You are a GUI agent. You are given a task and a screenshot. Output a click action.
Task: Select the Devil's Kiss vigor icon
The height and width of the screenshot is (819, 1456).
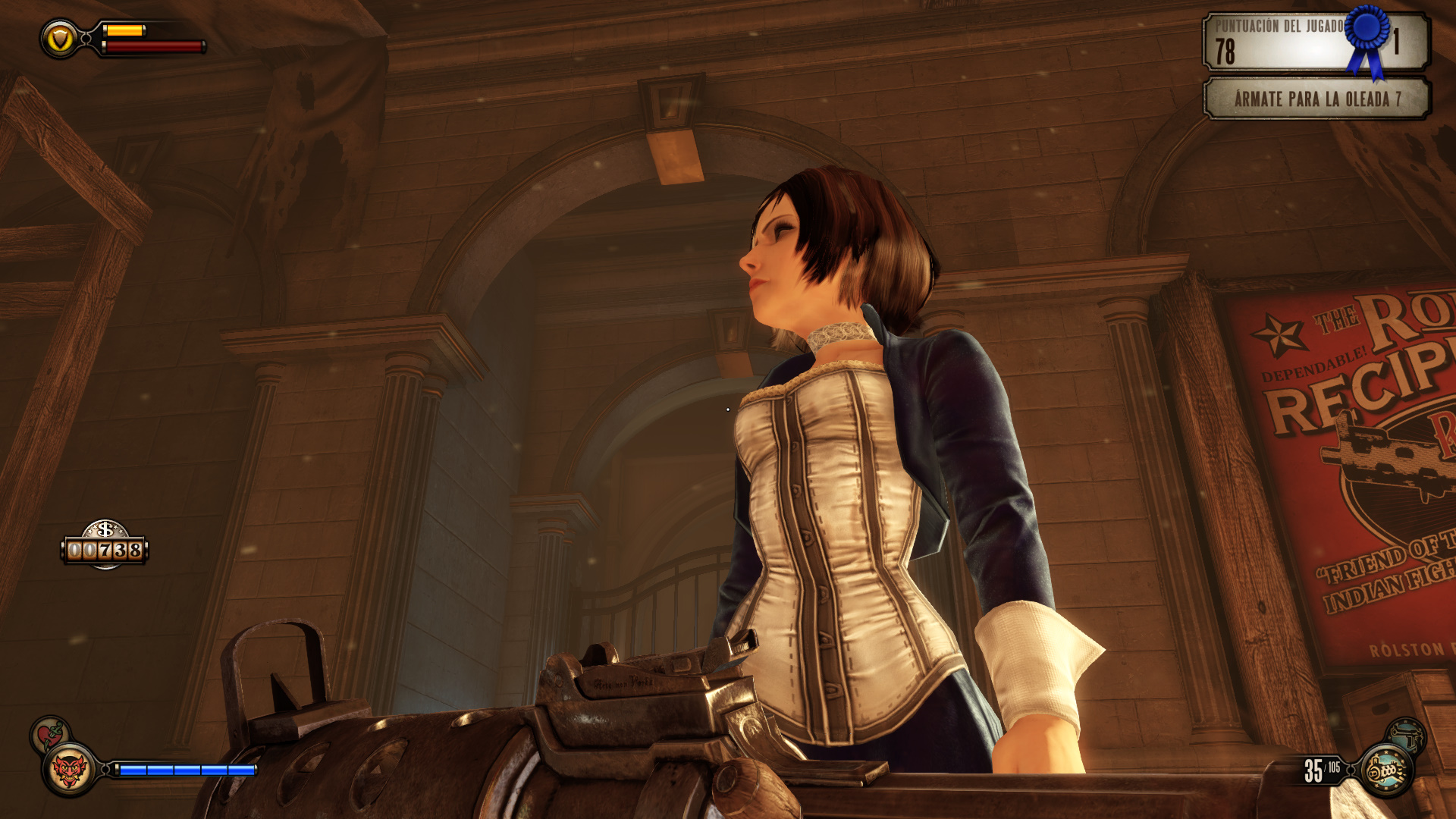click(x=69, y=770)
